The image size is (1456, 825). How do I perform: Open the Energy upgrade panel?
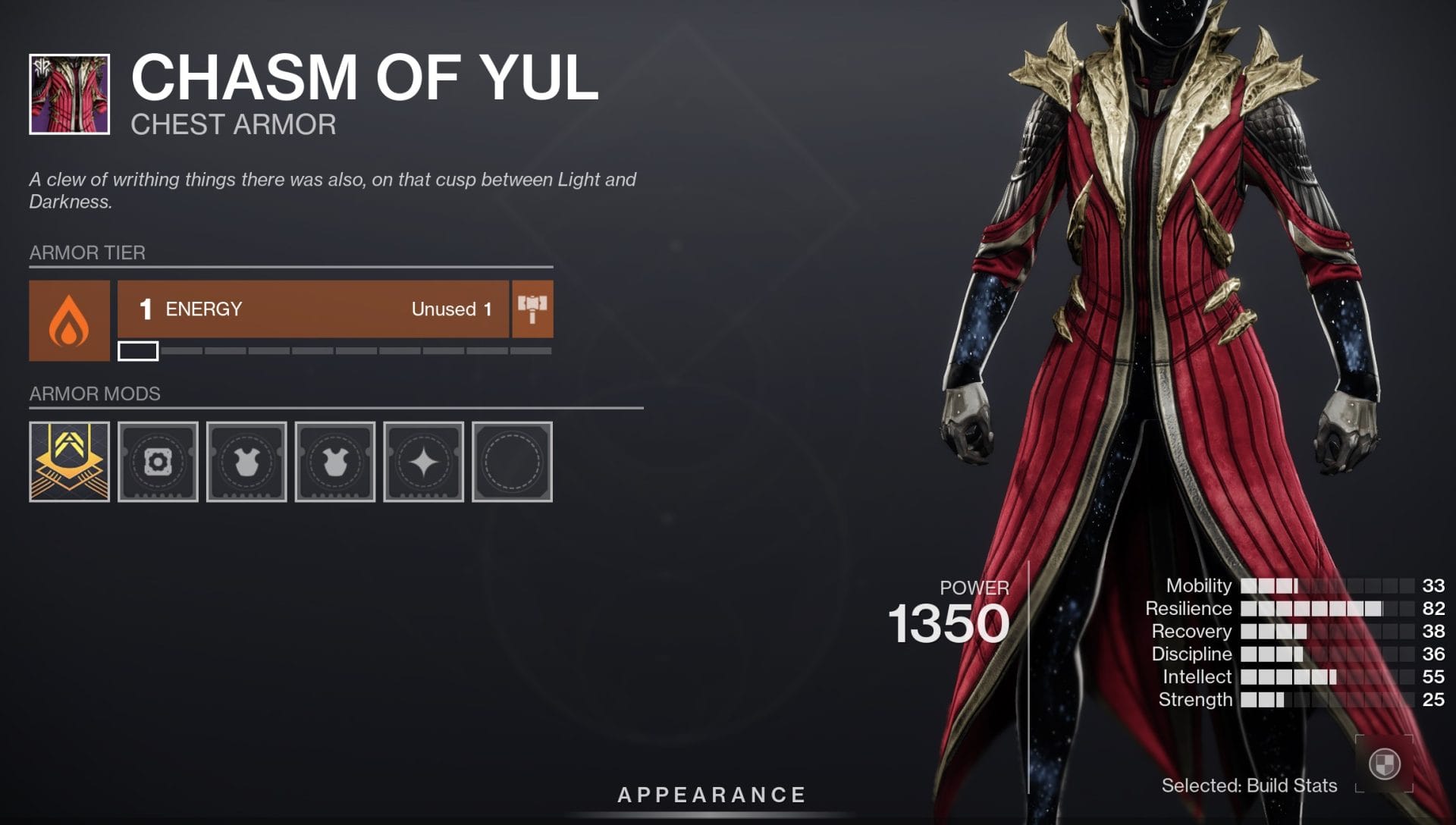315,309
